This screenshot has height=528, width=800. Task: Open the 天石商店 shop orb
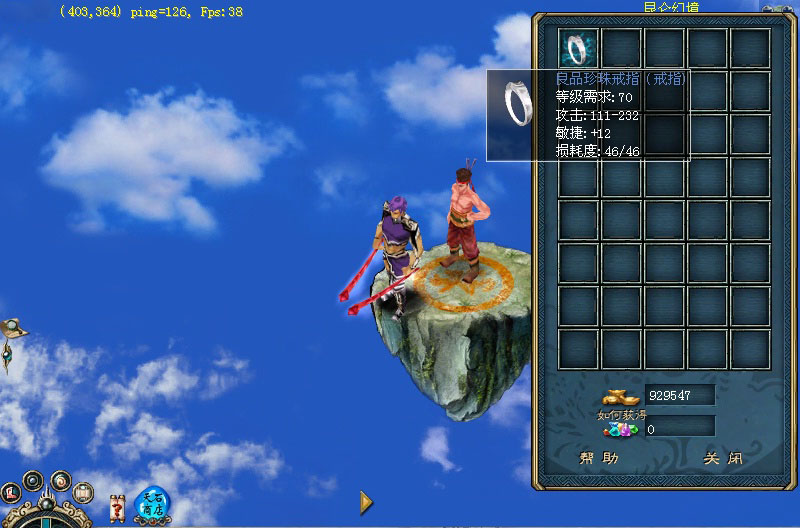pos(152,503)
